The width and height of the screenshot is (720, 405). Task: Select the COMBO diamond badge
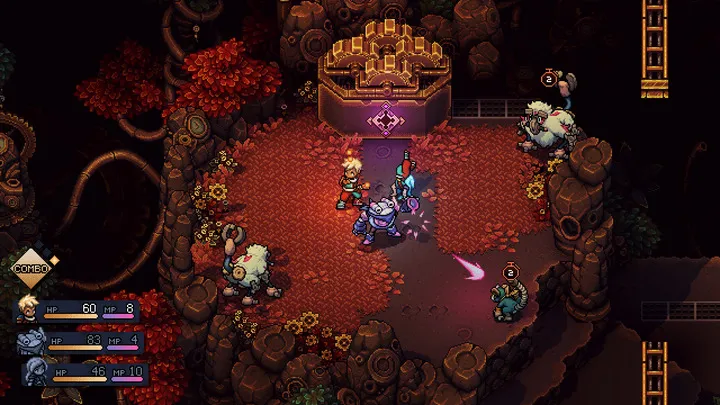(30, 268)
